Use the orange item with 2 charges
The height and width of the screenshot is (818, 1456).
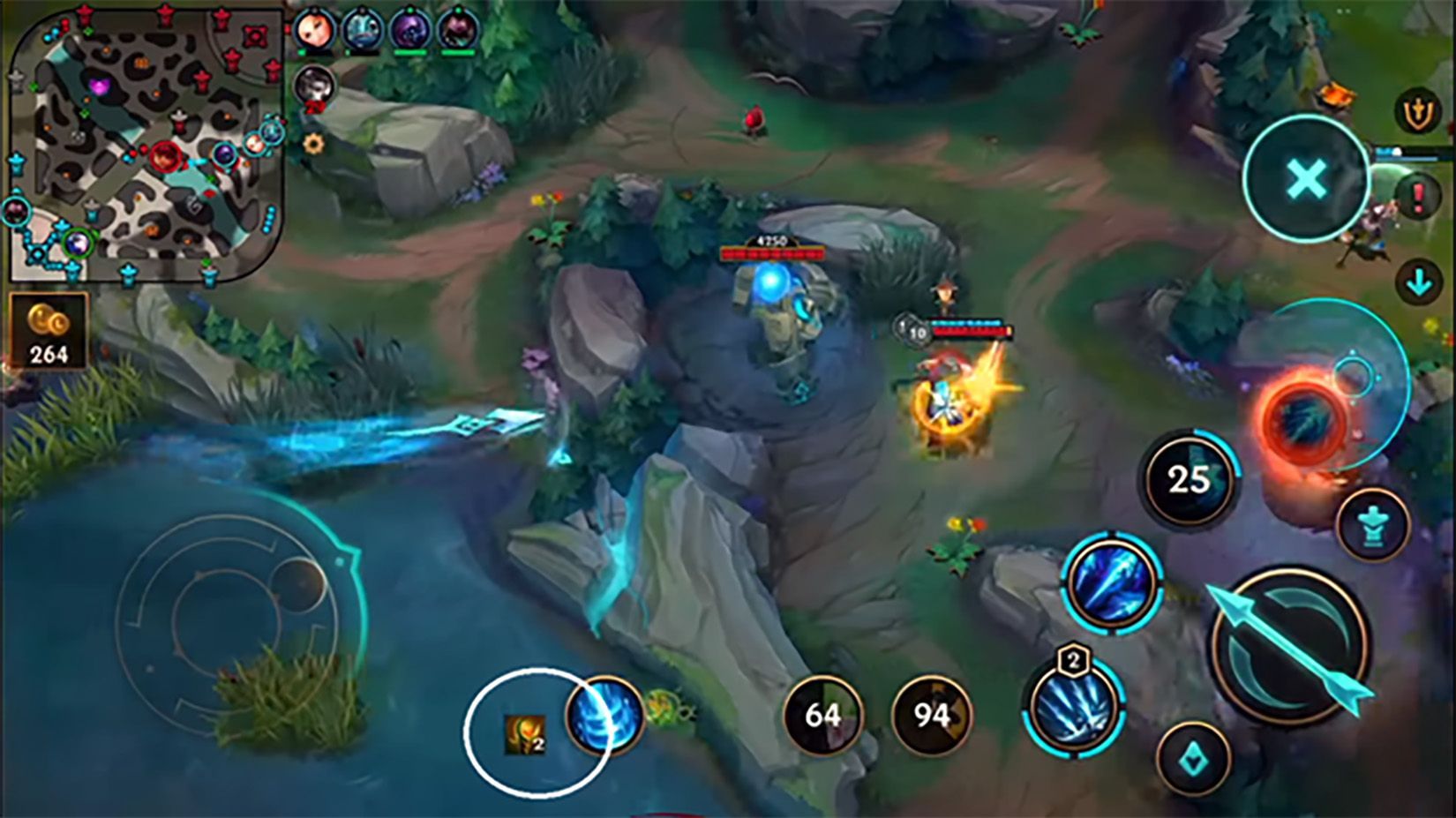tap(524, 734)
